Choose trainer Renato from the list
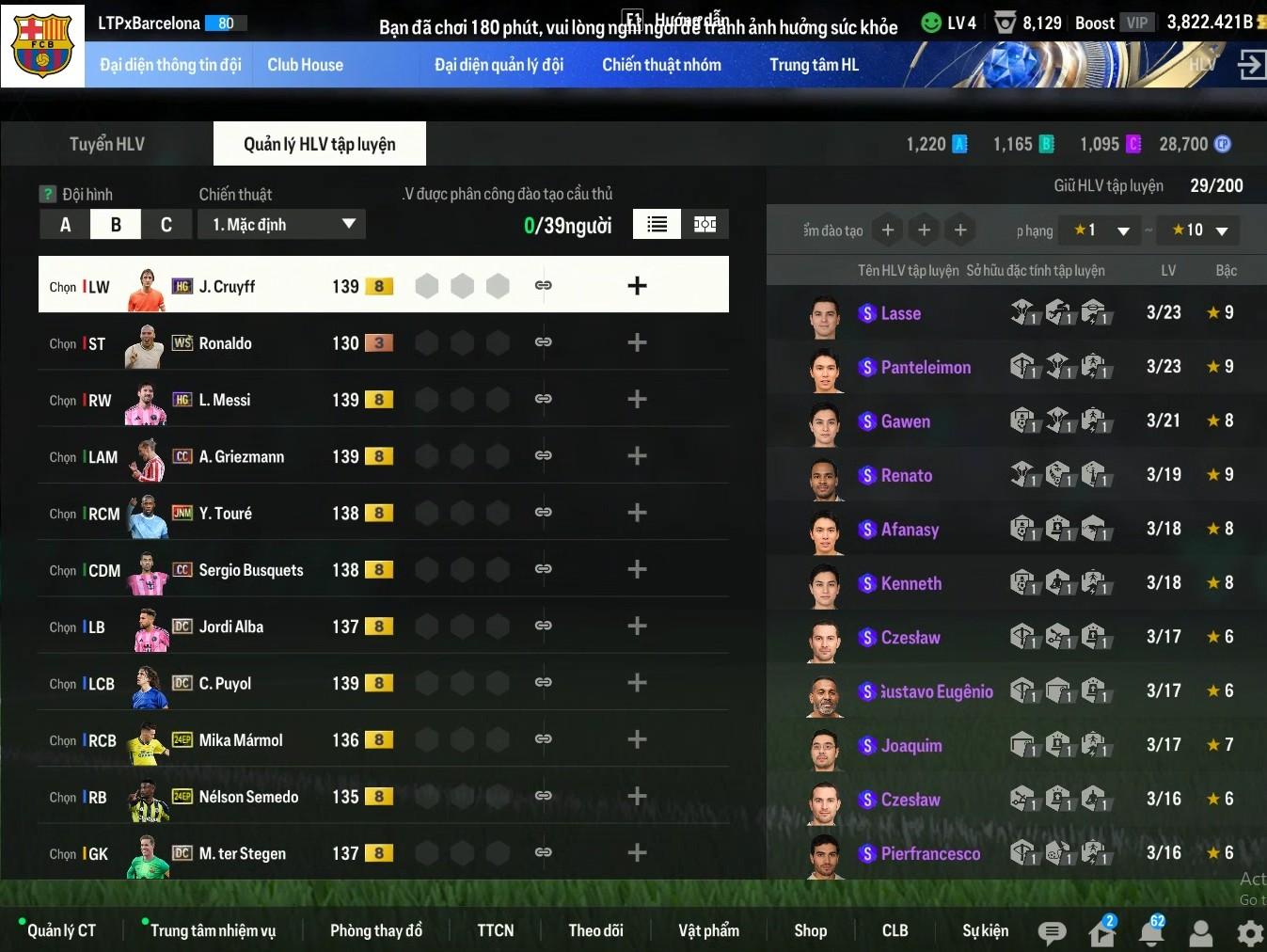The height and width of the screenshot is (952, 1267). pos(906,476)
